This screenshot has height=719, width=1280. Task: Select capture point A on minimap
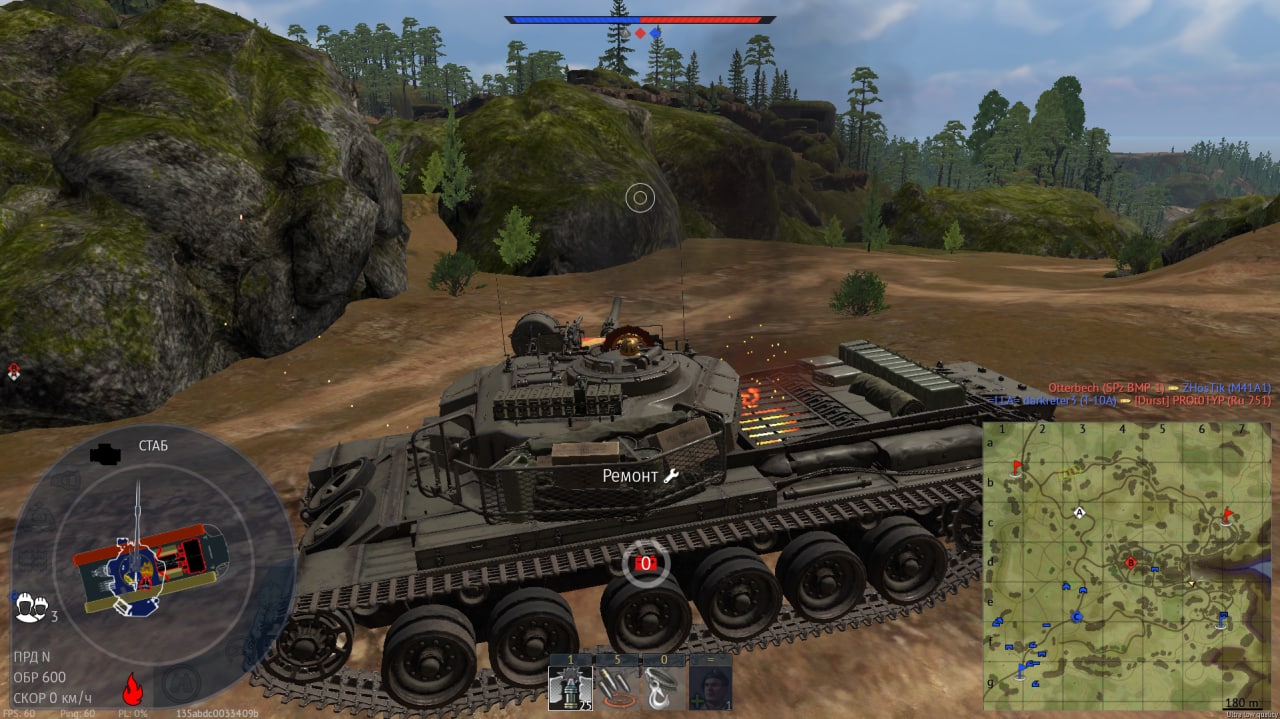[1080, 512]
